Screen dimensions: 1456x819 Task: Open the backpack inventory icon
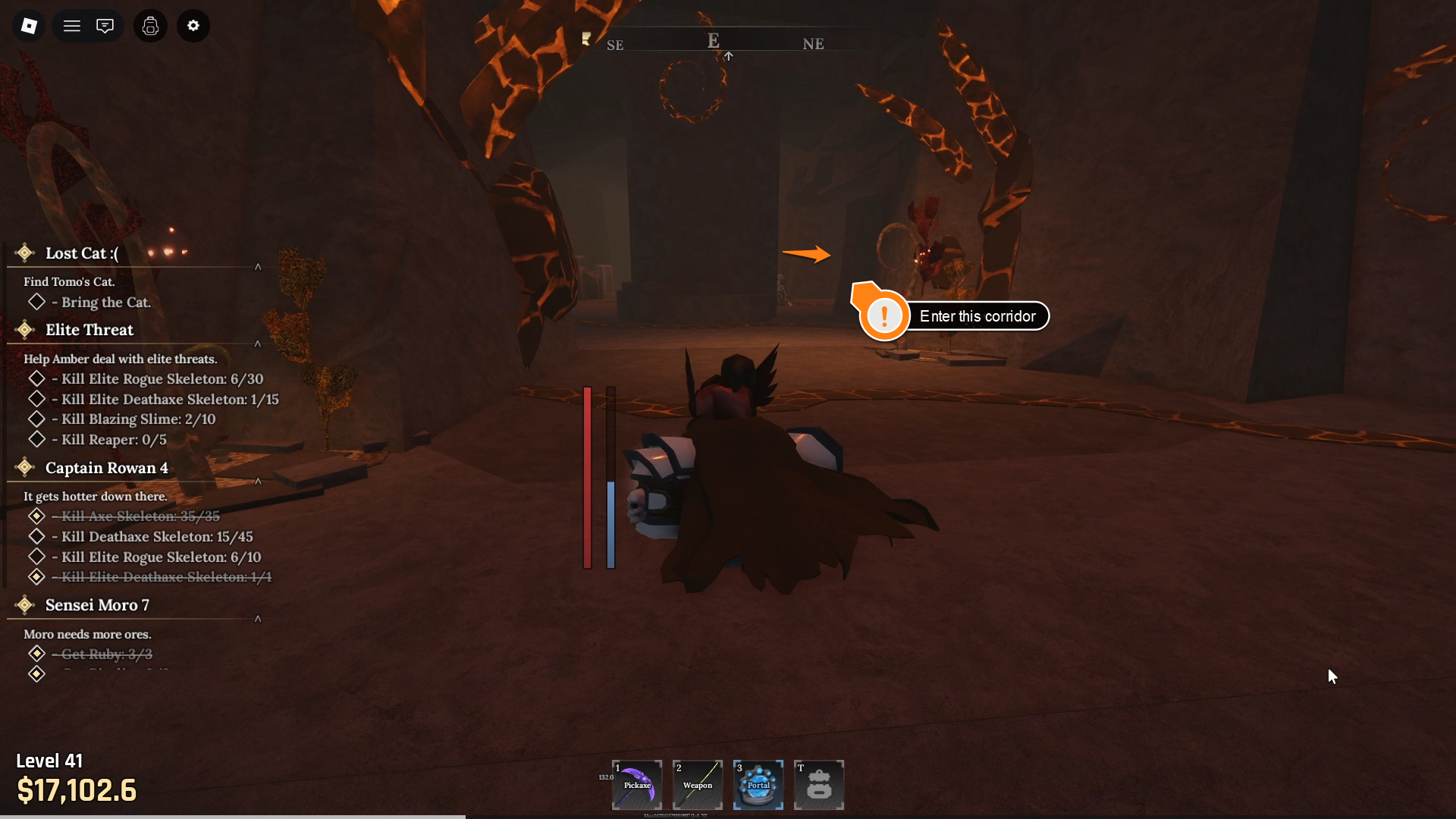tap(150, 26)
